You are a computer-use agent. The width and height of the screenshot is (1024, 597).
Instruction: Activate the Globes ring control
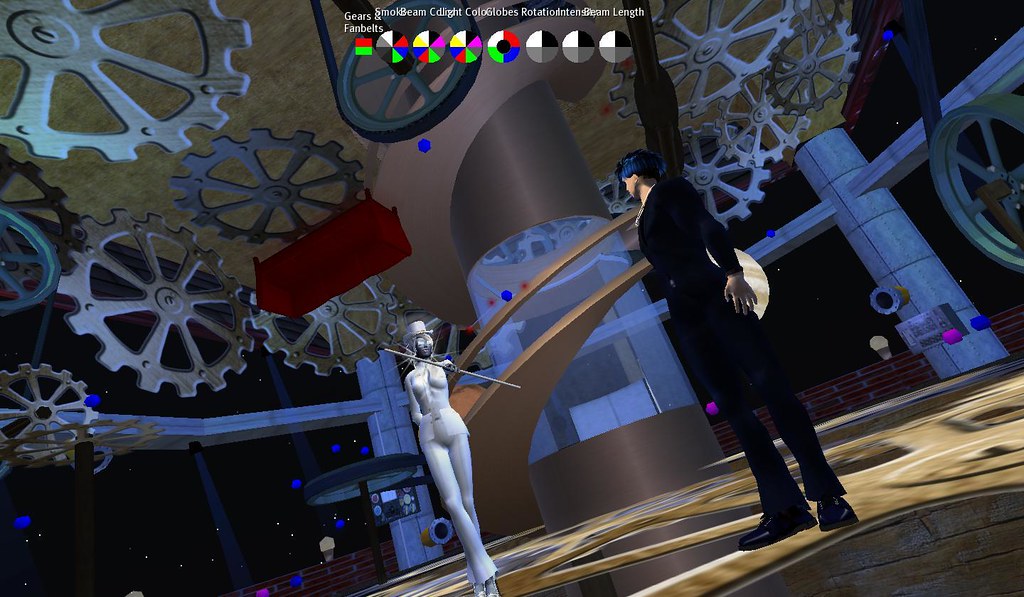[x=503, y=46]
